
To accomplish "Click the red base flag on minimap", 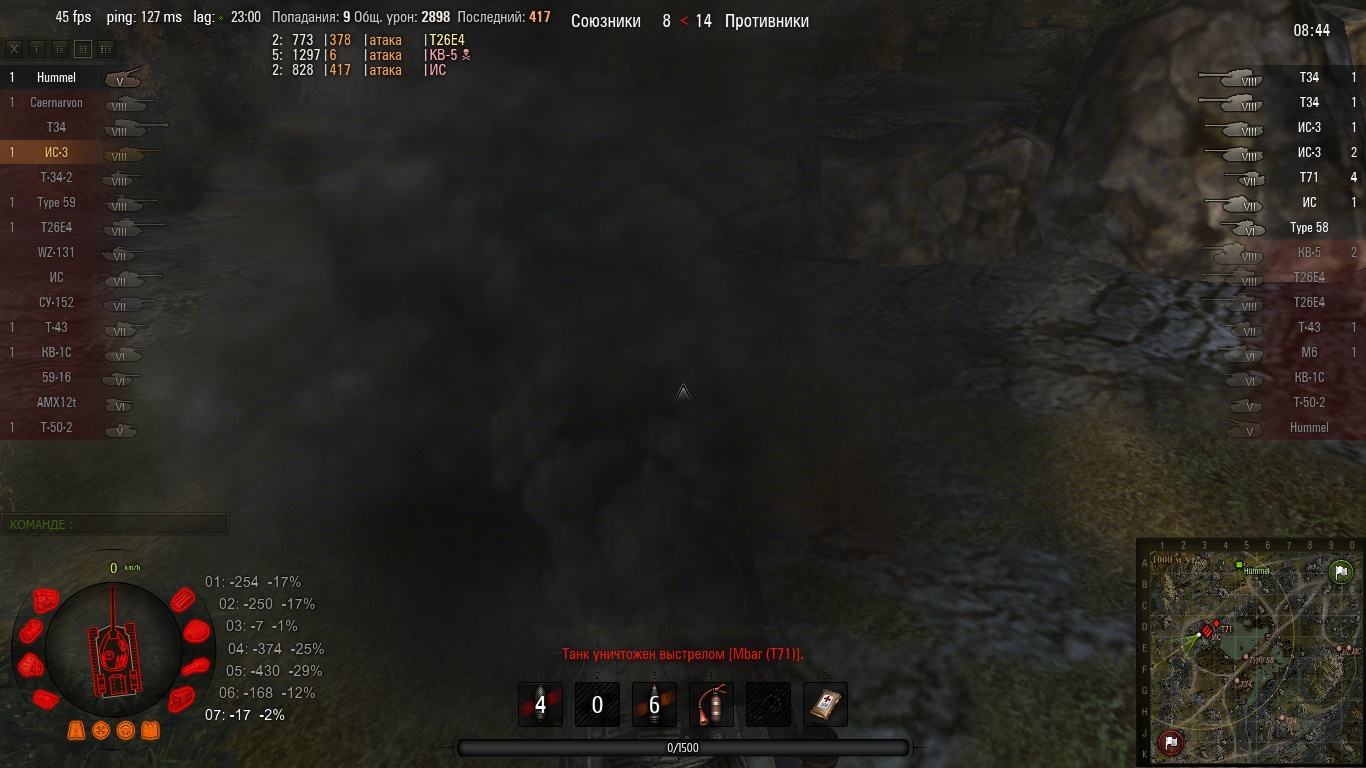I will coord(1170,742).
